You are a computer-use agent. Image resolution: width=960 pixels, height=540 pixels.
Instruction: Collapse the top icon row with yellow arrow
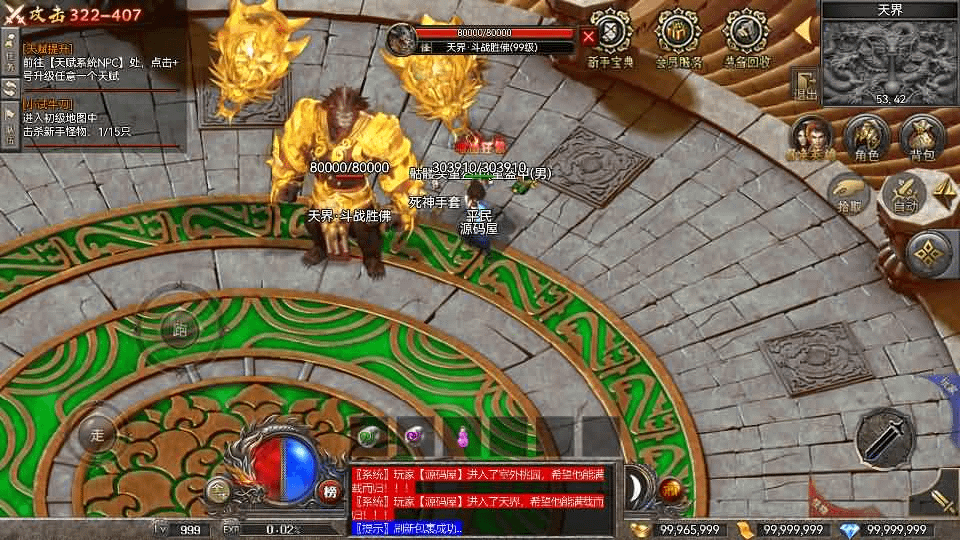coord(802,30)
